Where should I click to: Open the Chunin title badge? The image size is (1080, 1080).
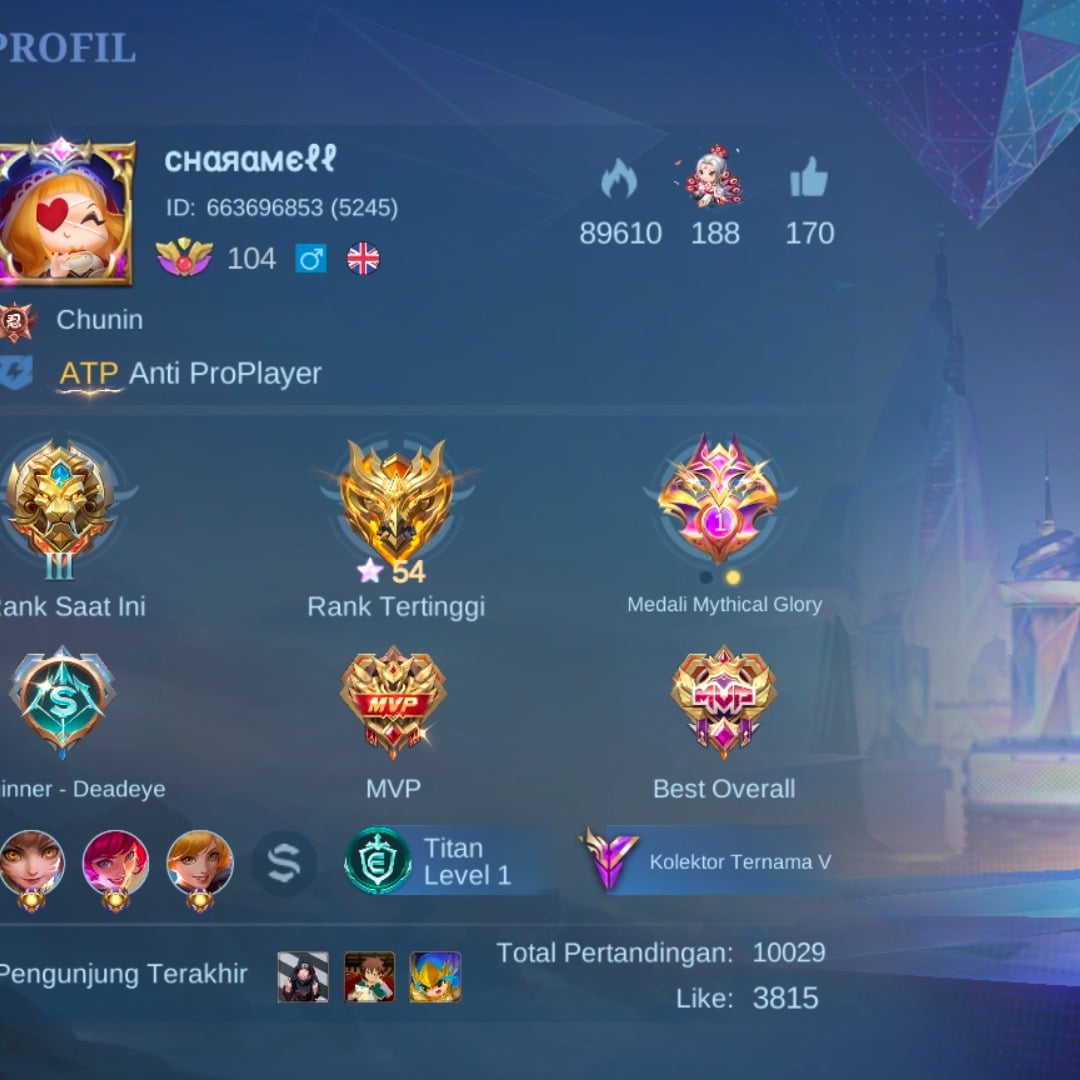point(17,321)
